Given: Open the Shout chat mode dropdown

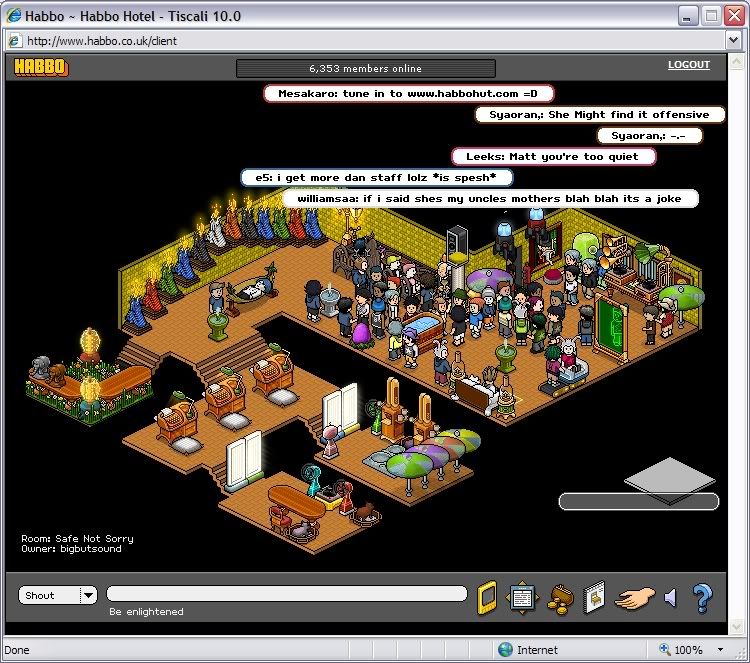Looking at the screenshot, I should coord(88,595).
